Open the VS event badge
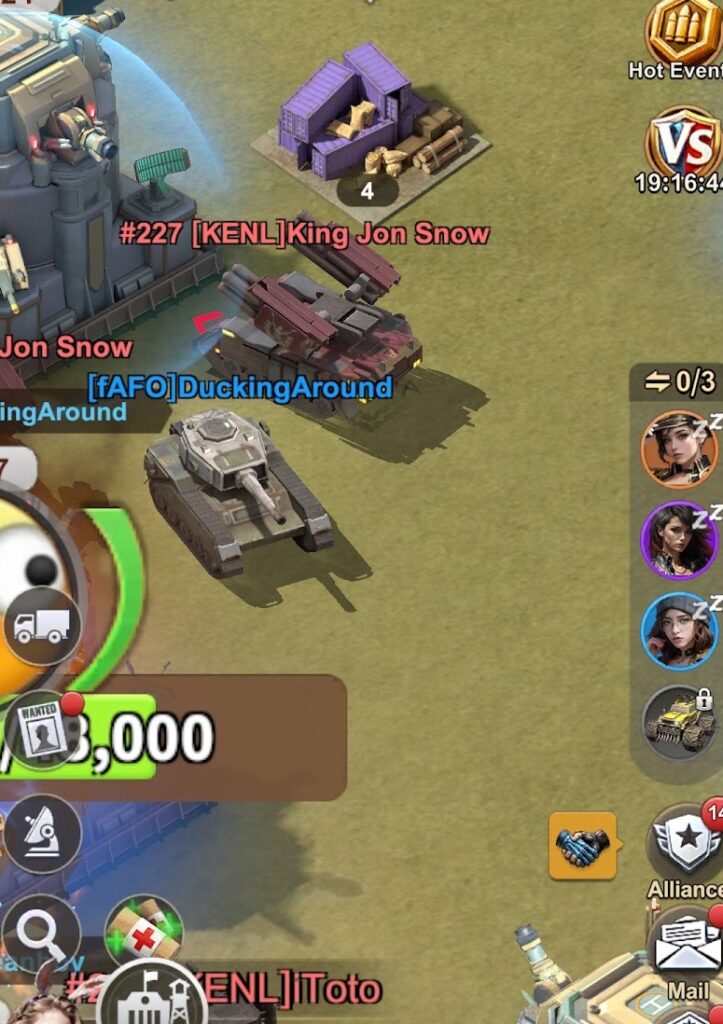The width and height of the screenshot is (723, 1024). click(x=684, y=144)
